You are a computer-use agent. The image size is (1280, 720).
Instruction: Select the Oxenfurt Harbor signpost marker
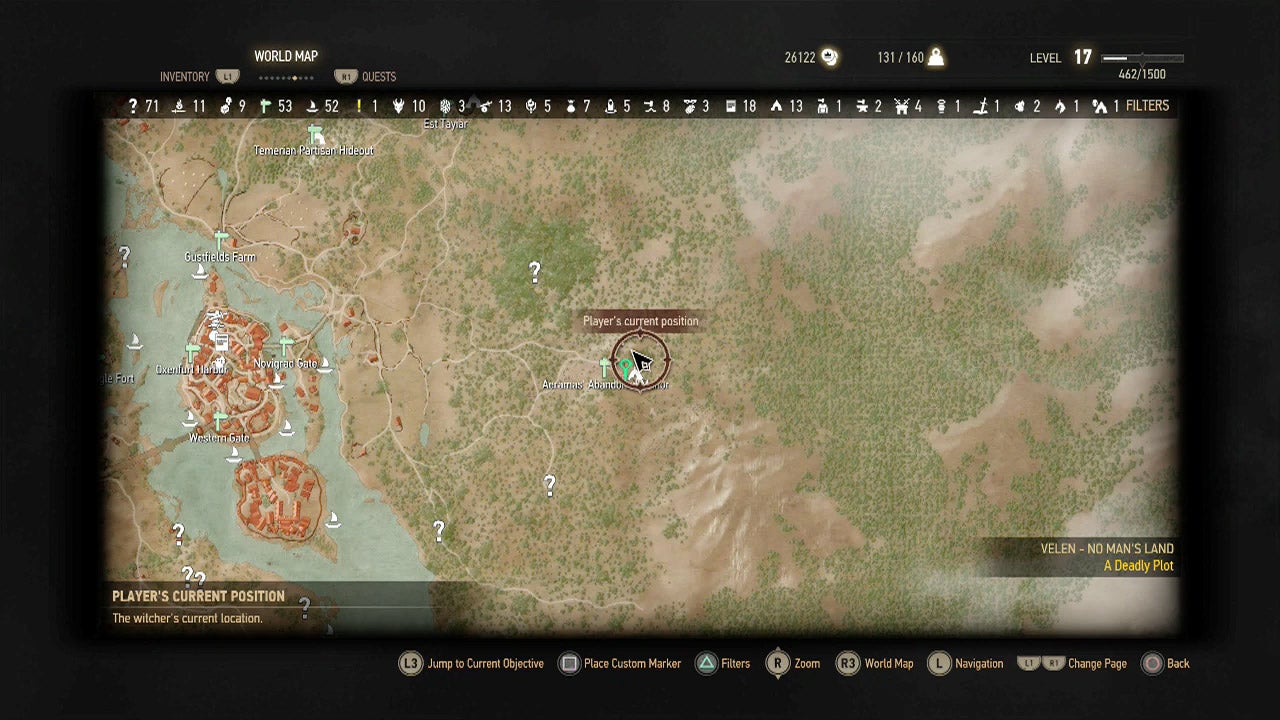tap(191, 352)
